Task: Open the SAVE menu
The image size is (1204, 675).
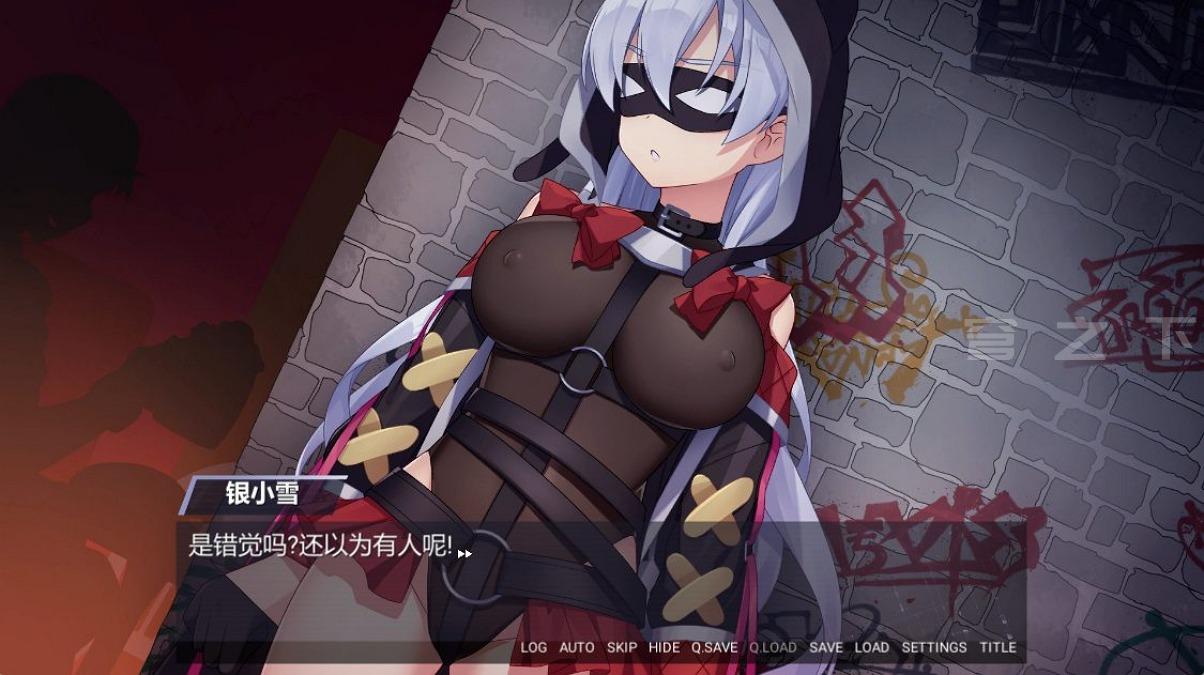Action: point(825,647)
